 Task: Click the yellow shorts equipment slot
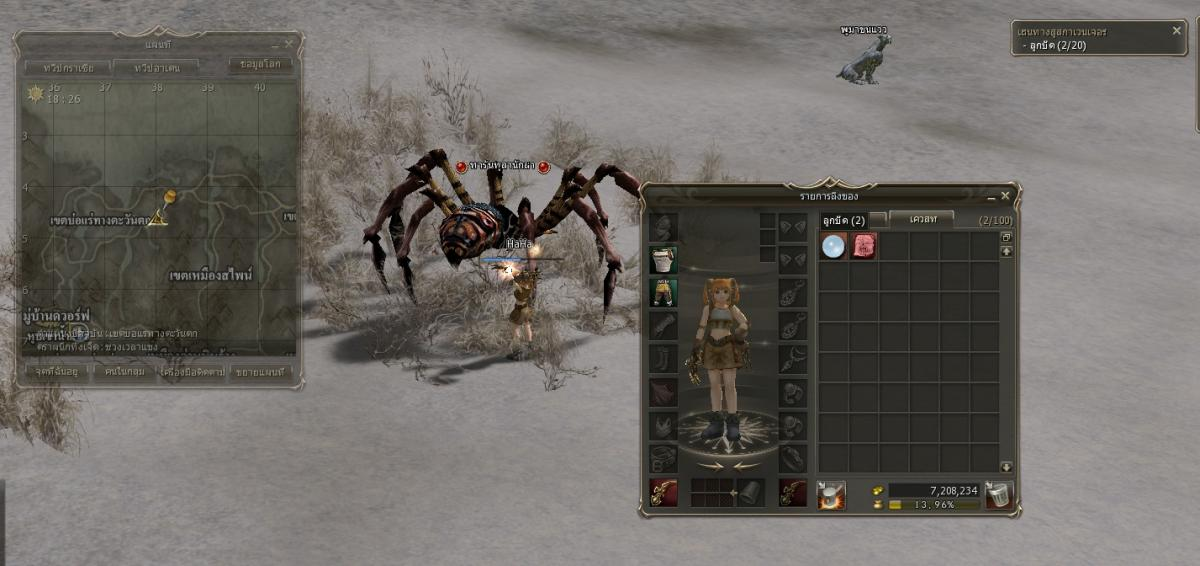pos(663,292)
